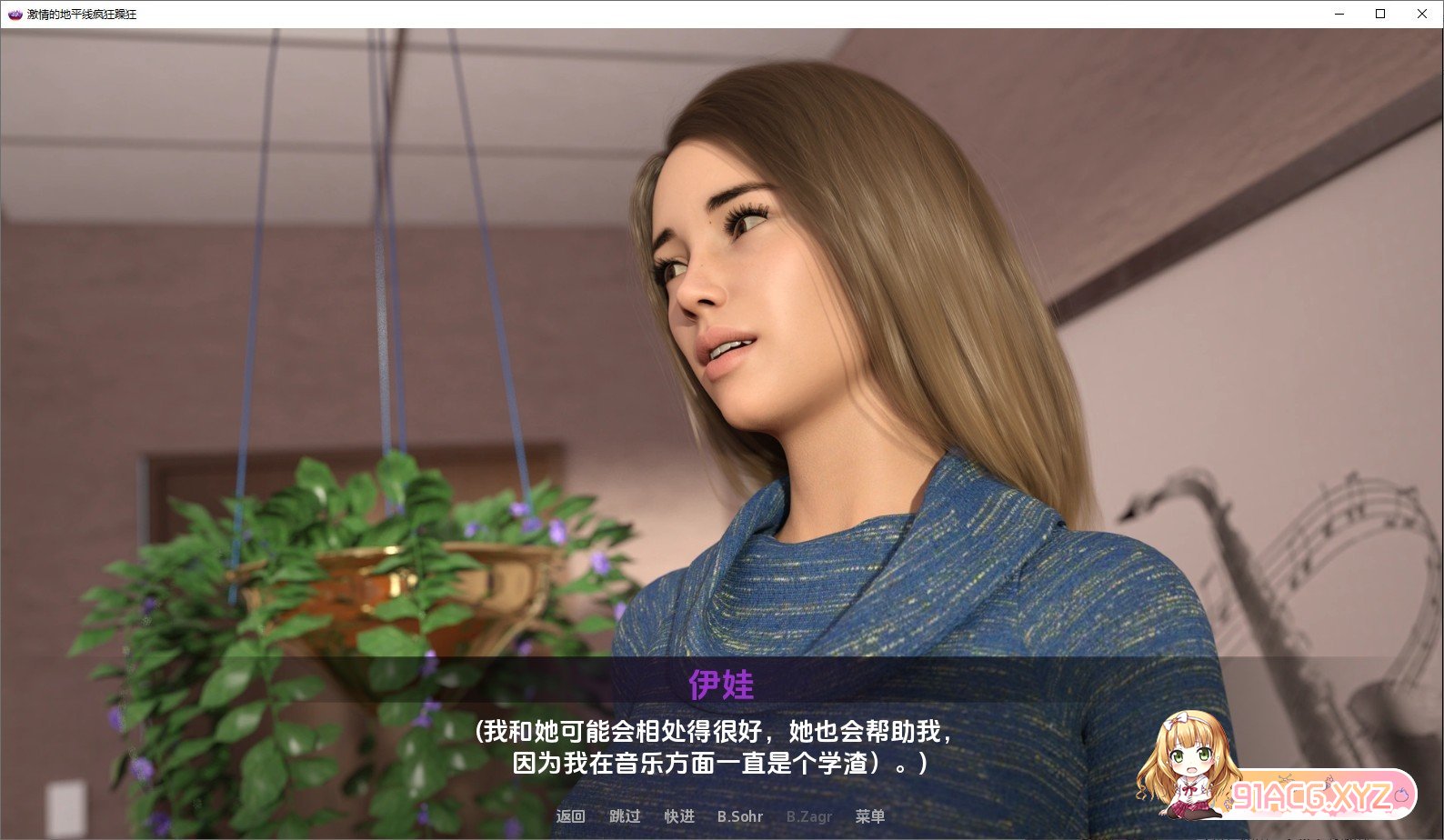Click 返回 to rewind the dialogue
1444x840 pixels.
569,816
